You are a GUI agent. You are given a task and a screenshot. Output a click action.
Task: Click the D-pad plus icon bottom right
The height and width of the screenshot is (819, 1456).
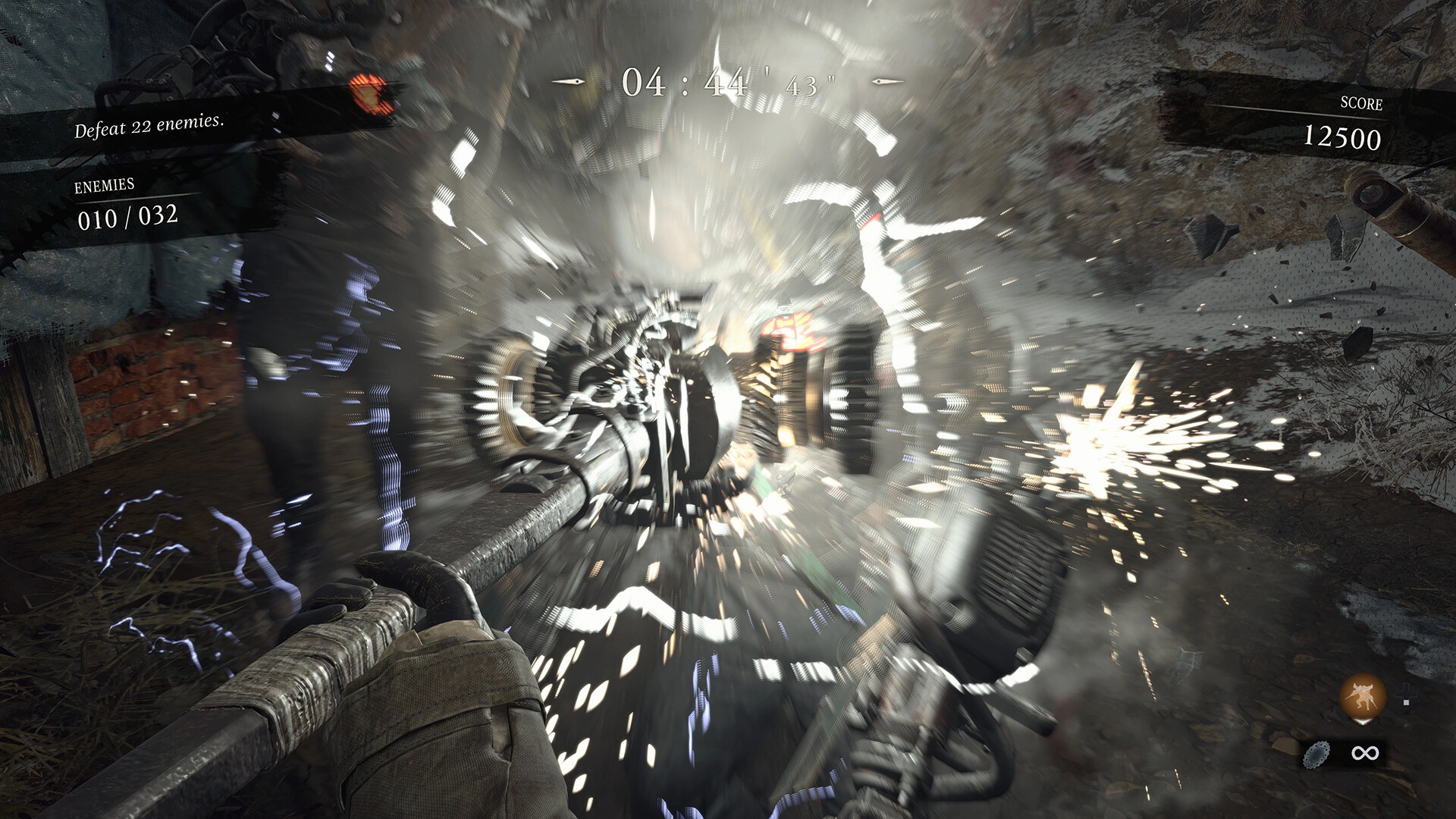pyautogui.click(x=1406, y=694)
